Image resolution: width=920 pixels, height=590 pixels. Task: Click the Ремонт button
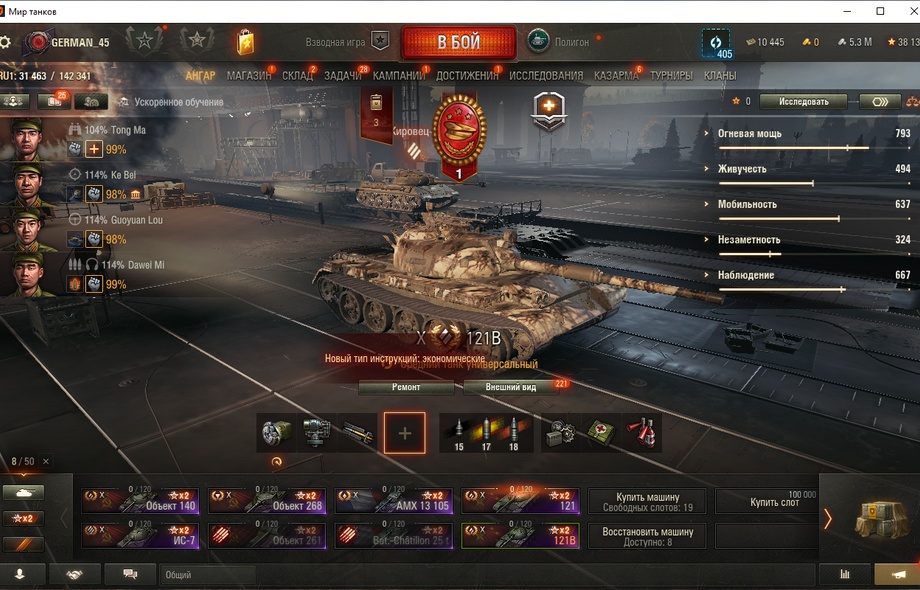click(x=406, y=387)
